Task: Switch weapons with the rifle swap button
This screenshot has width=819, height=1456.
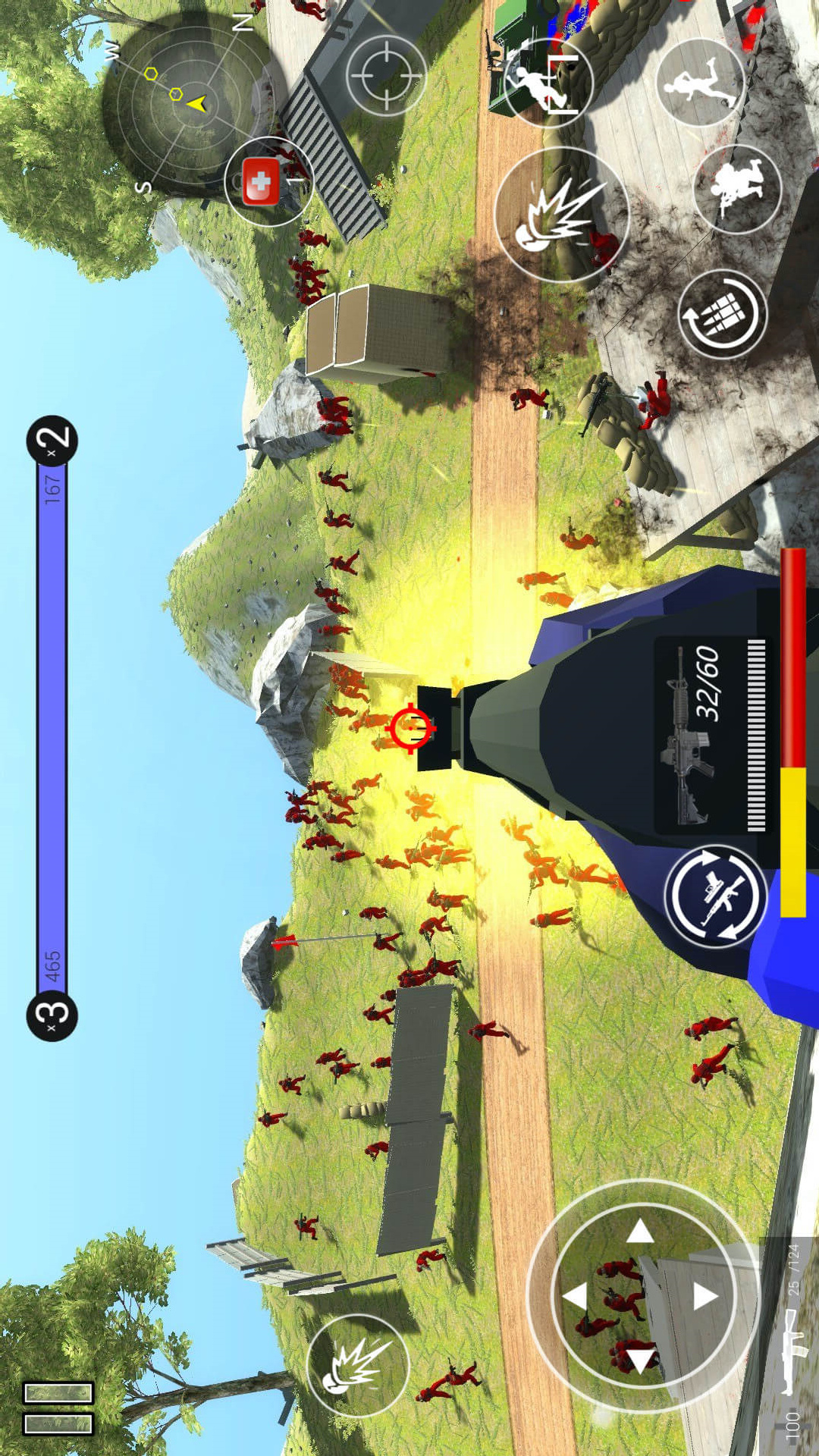Action: (716, 896)
